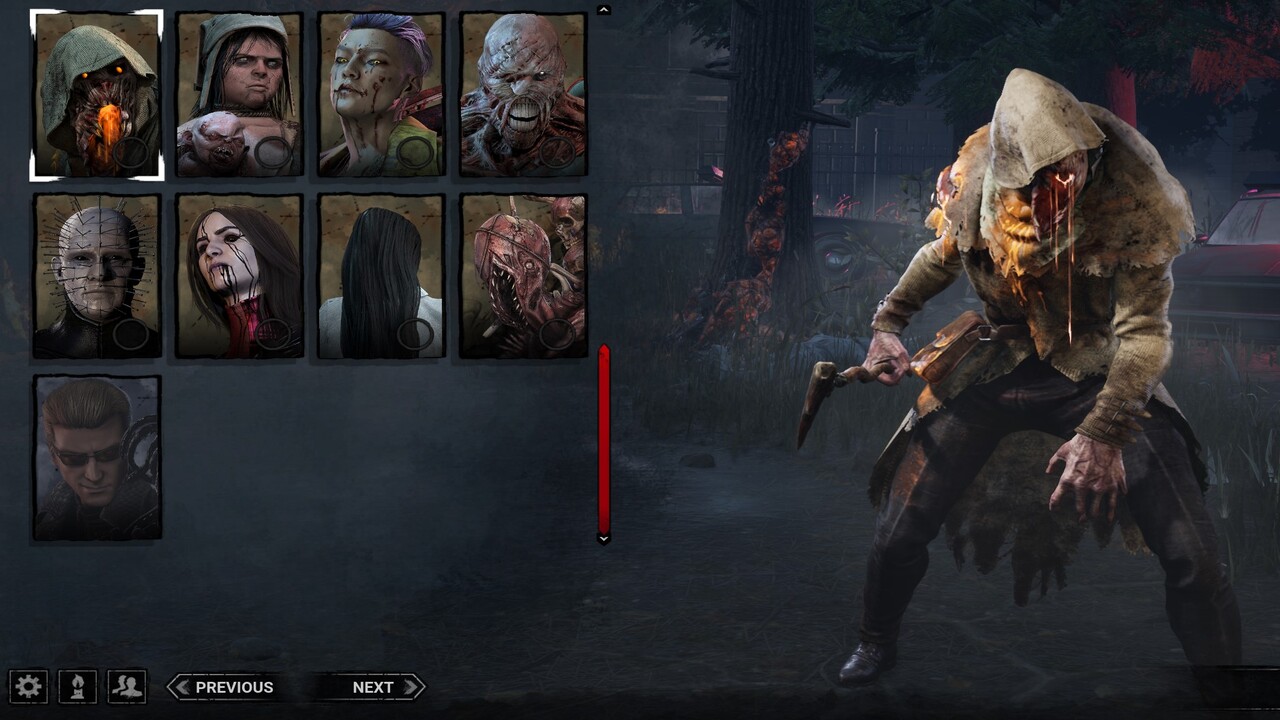Click the right chevron on the Next button

[410, 687]
